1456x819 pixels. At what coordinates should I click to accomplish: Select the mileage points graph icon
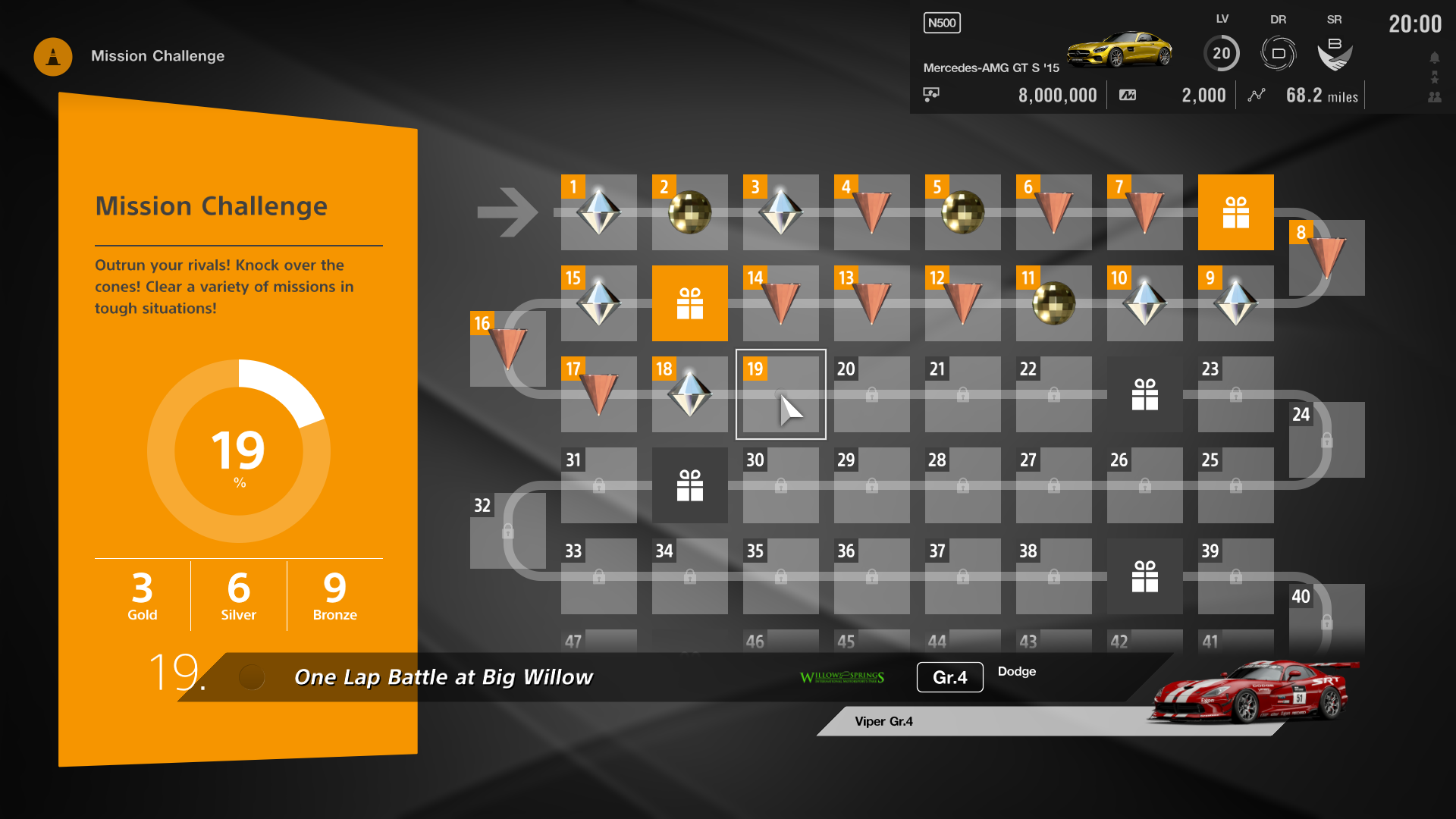coord(1257,95)
